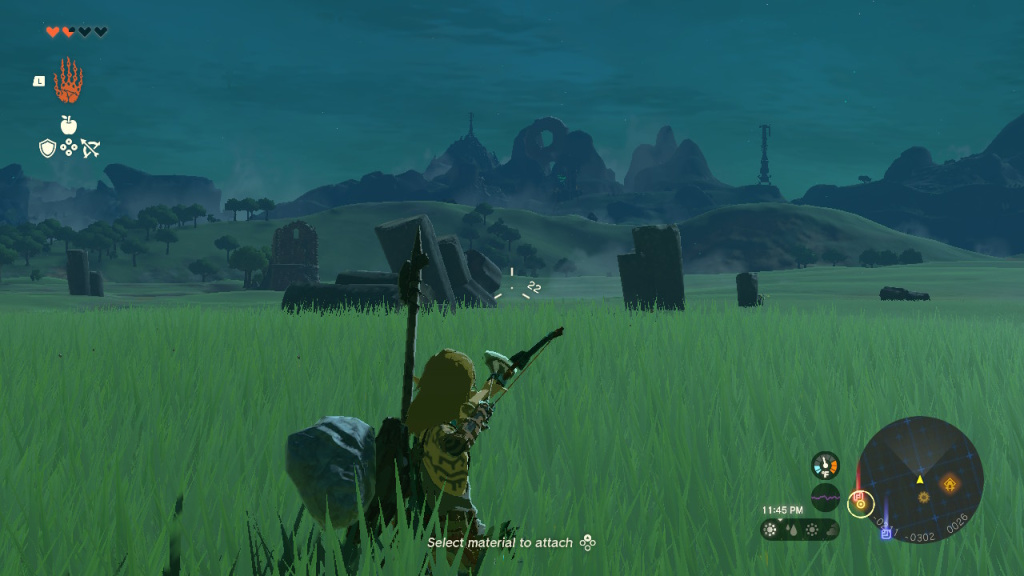Choose the bow and arrow quick-select icon
The height and width of the screenshot is (576, 1024).
tap(90, 148)
